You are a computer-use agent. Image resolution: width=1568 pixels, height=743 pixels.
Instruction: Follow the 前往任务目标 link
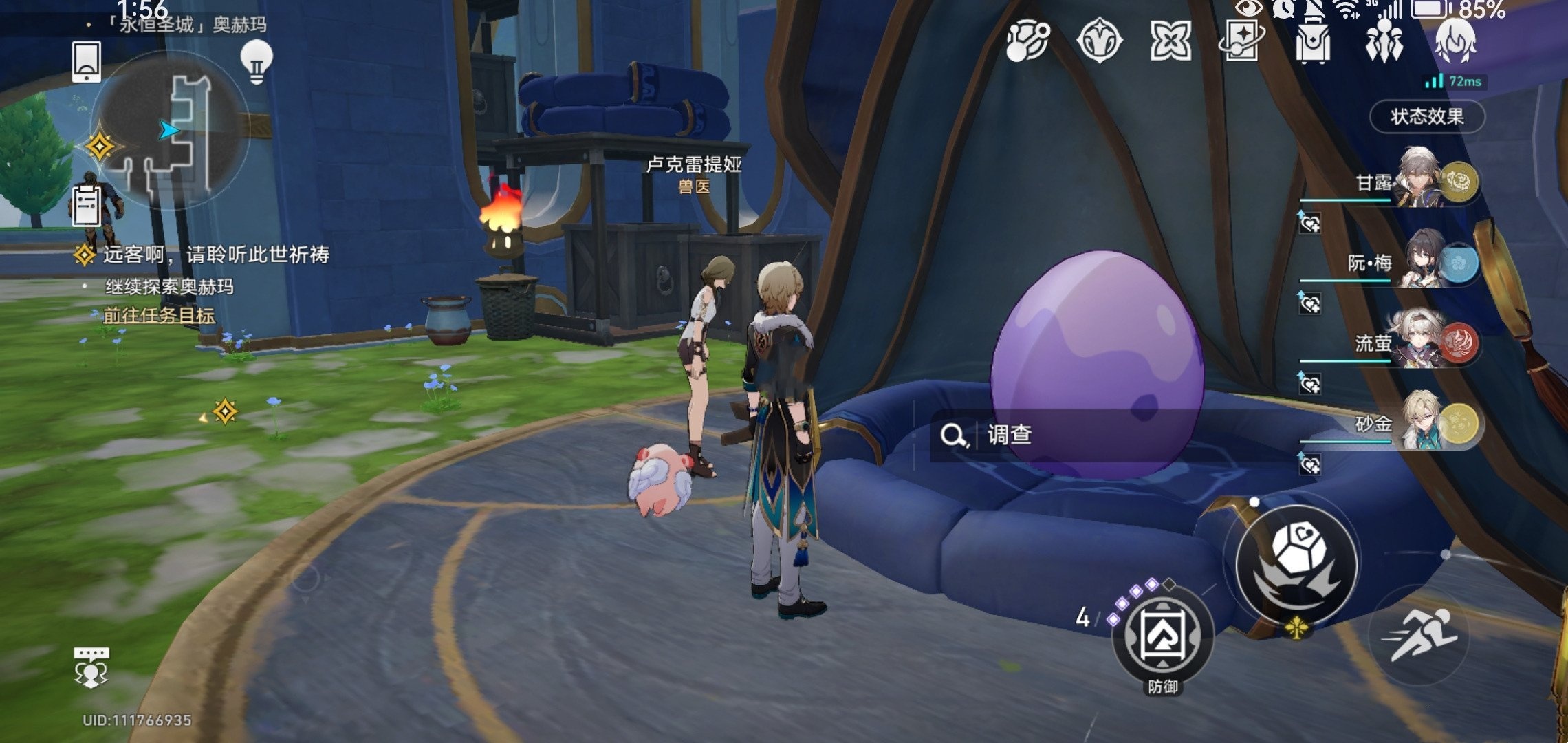click(159, 316)
